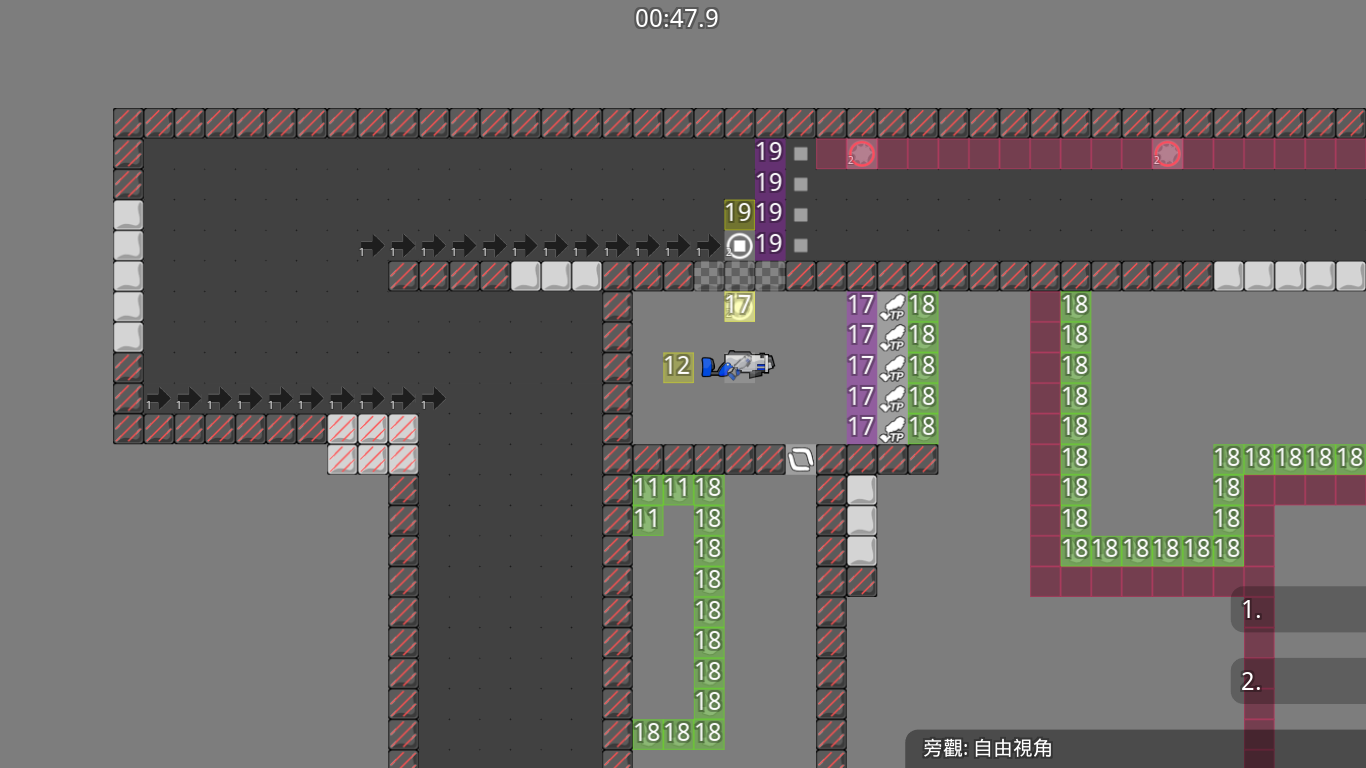This screenshot has width=1366, height=768.
Task: Select the yellow "12" marker tile
Action: click(676, 367)
